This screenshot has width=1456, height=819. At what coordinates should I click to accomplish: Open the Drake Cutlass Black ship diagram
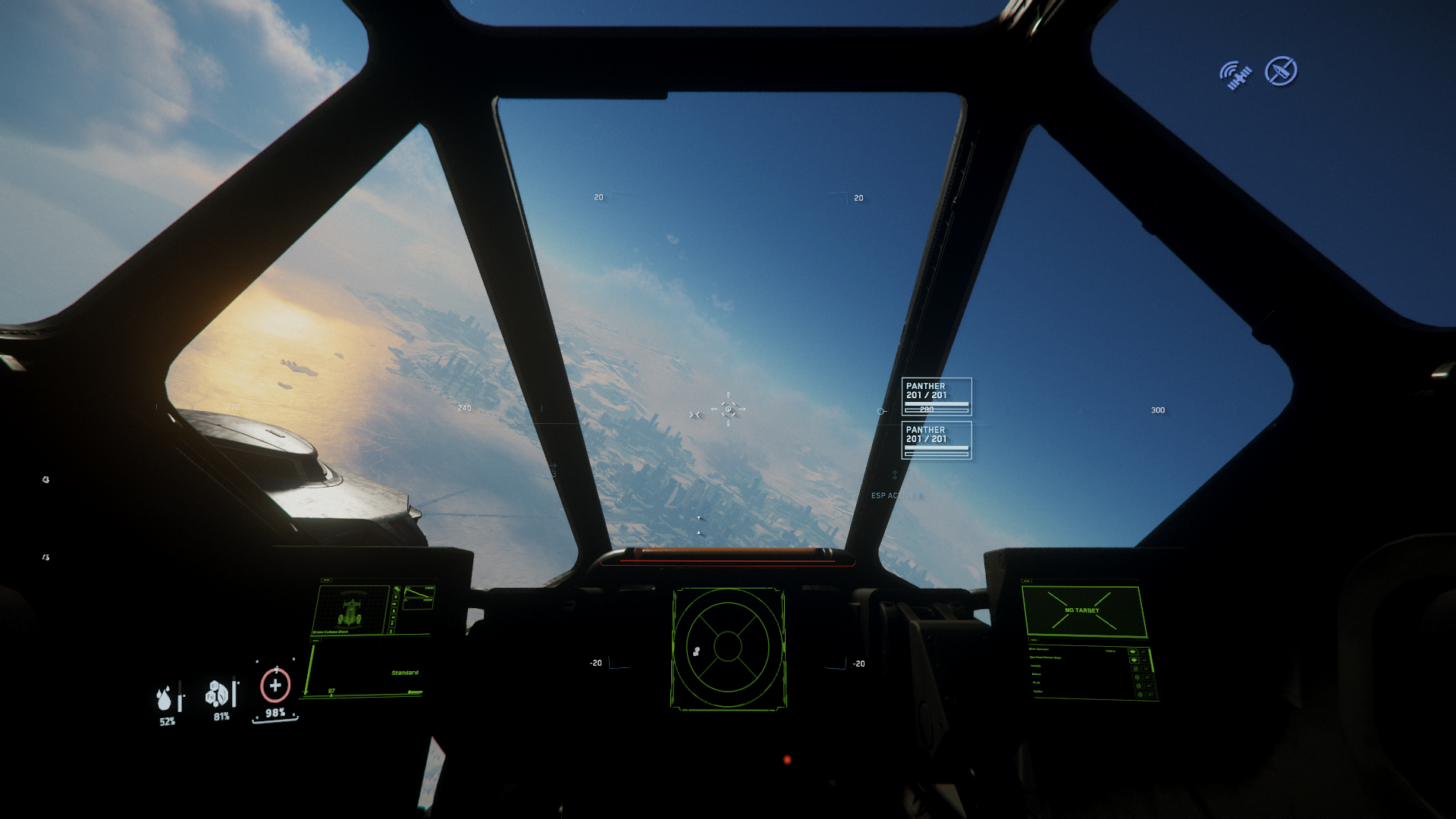click(351, 611)
